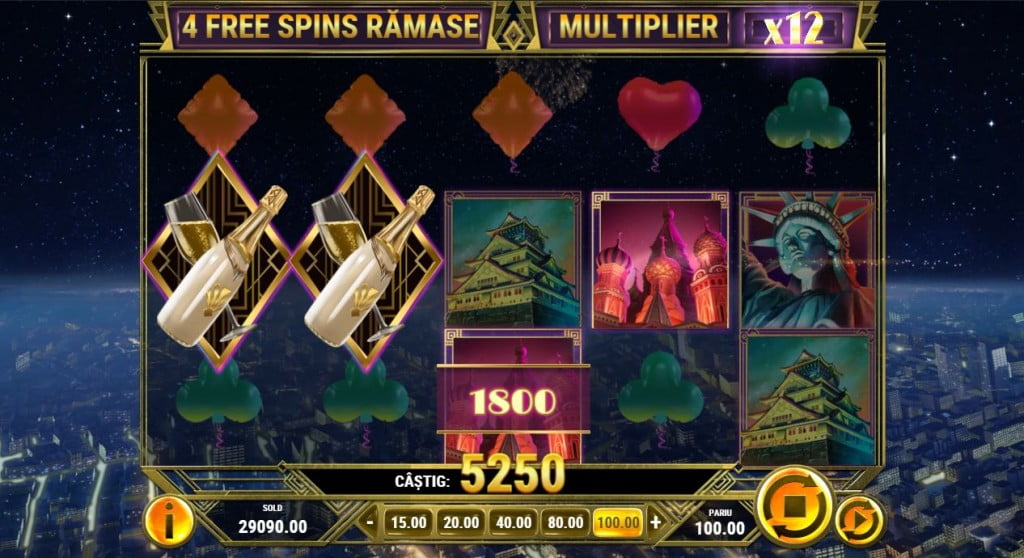Choose the 20.00 bet amount
Screen dimensions: 1024x558
click(x=462, y=521)
